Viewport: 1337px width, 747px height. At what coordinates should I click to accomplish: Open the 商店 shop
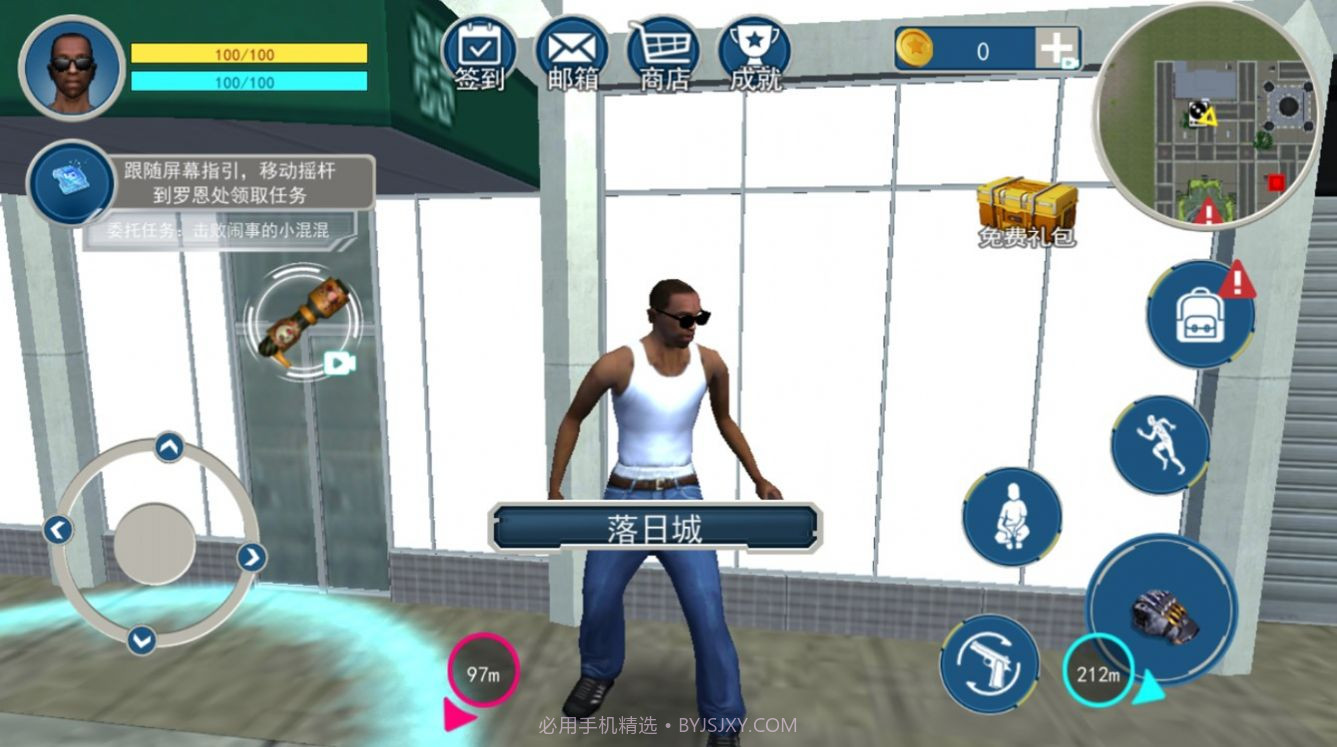(664, 52)
